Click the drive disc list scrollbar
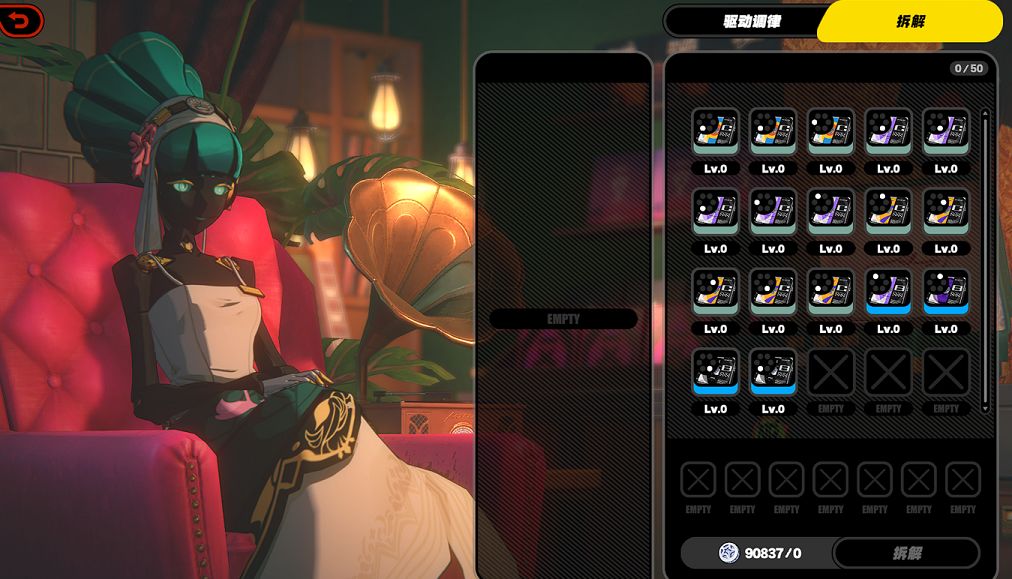The height and width of the screenshot is (579, 1012). click(985, 260)
